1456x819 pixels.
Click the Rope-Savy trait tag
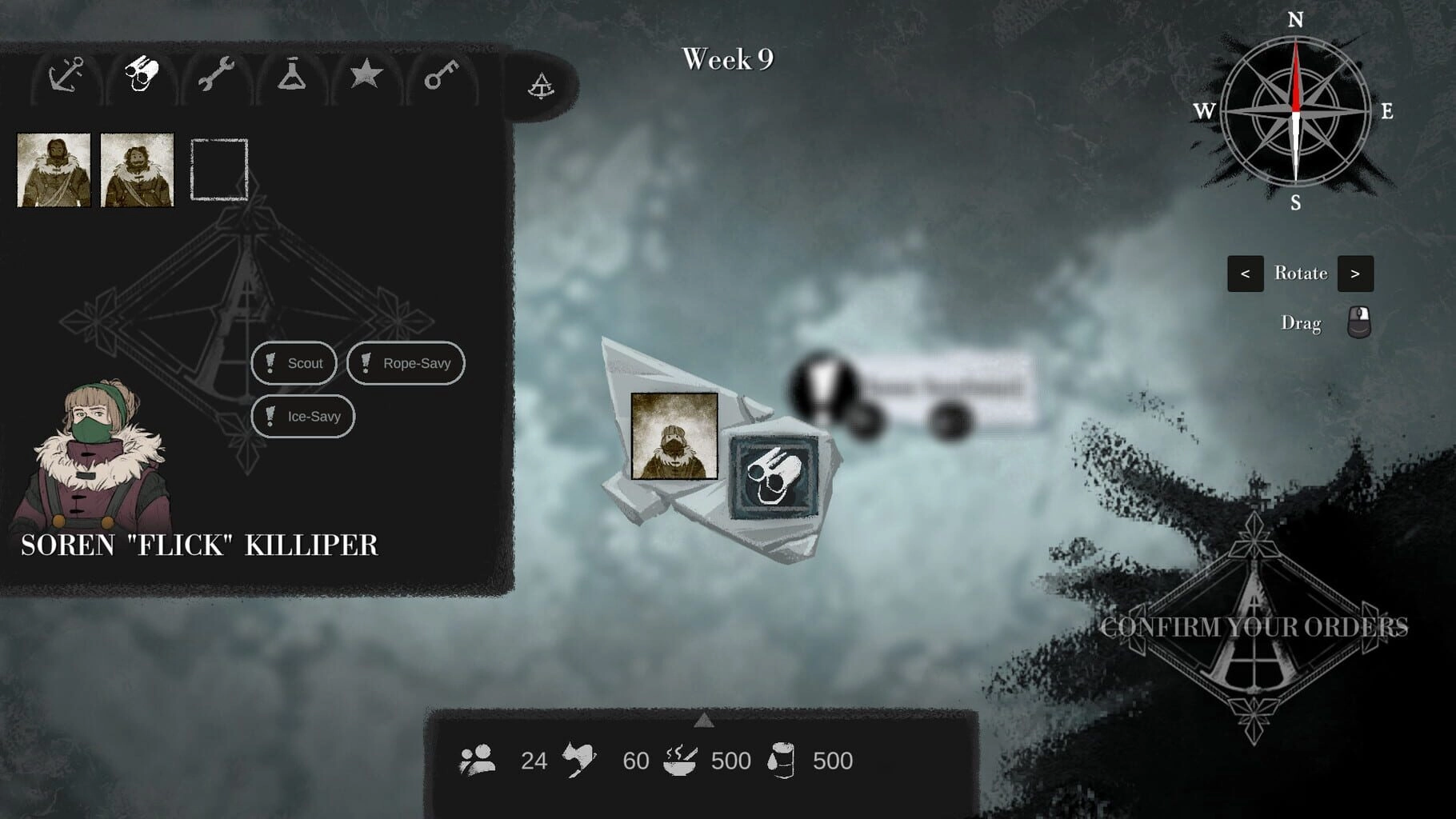pos(406,363)
